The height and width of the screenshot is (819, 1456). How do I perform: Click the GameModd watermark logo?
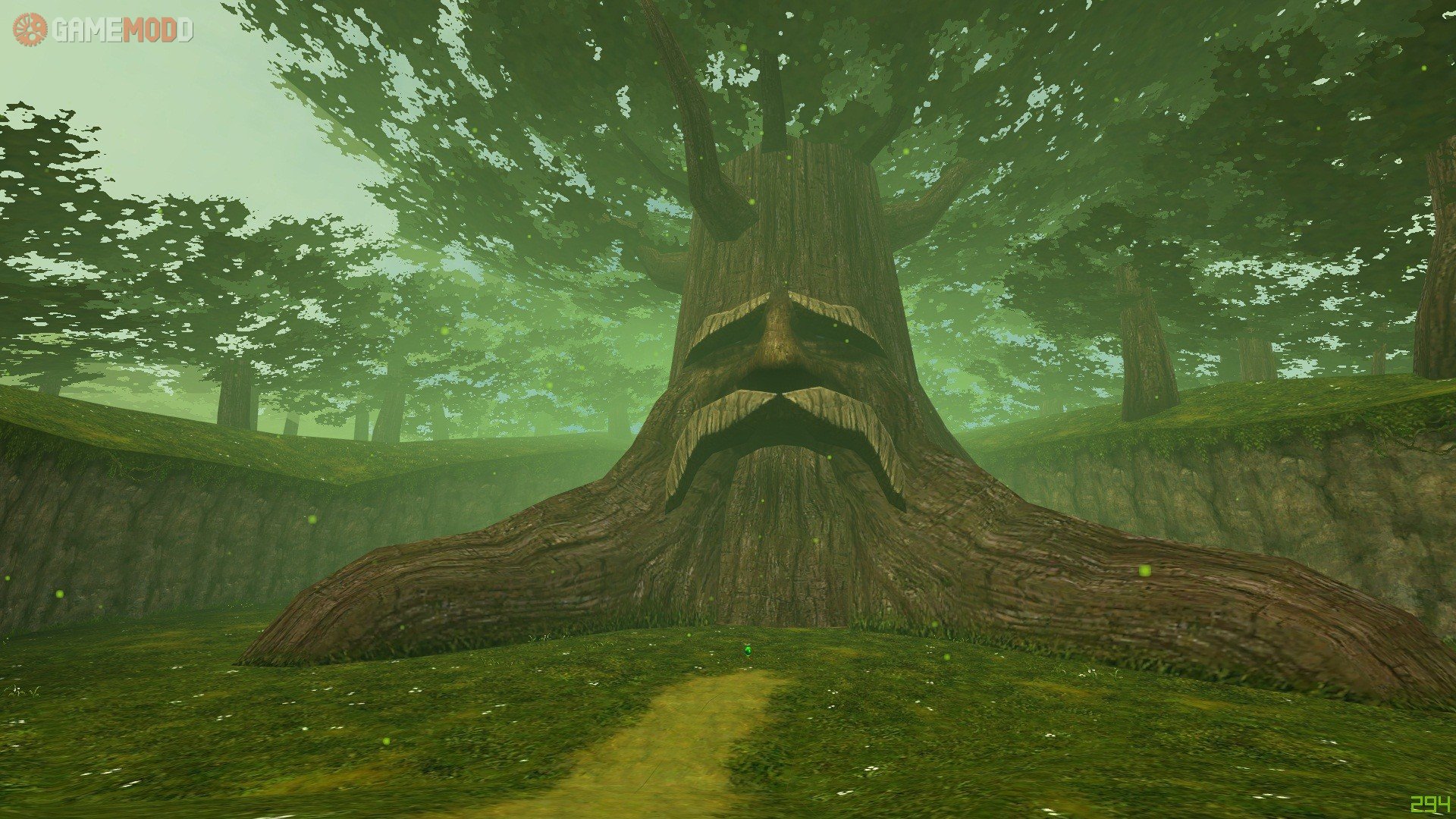click(103, 30)
